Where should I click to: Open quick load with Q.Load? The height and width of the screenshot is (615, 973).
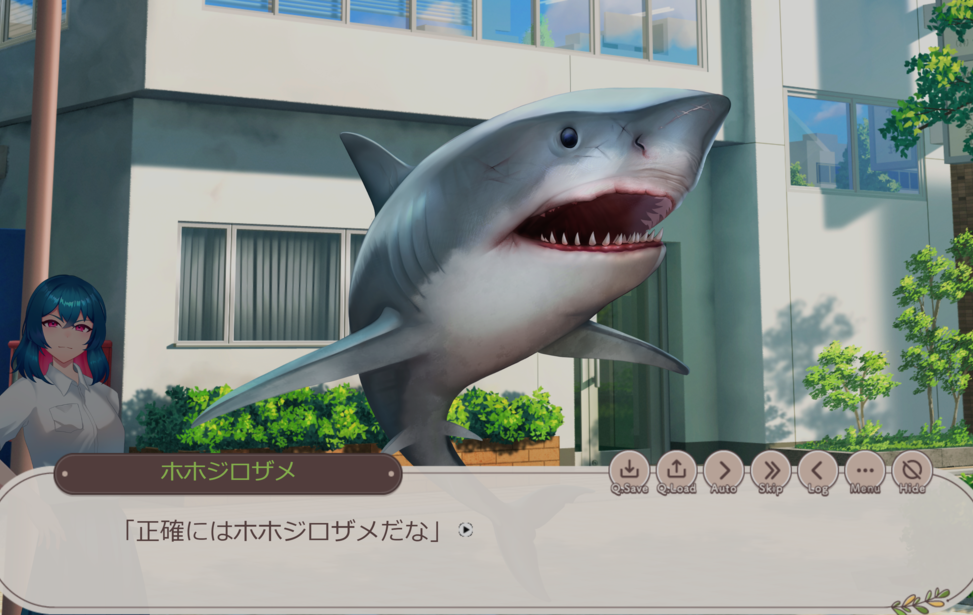point(676,469)
